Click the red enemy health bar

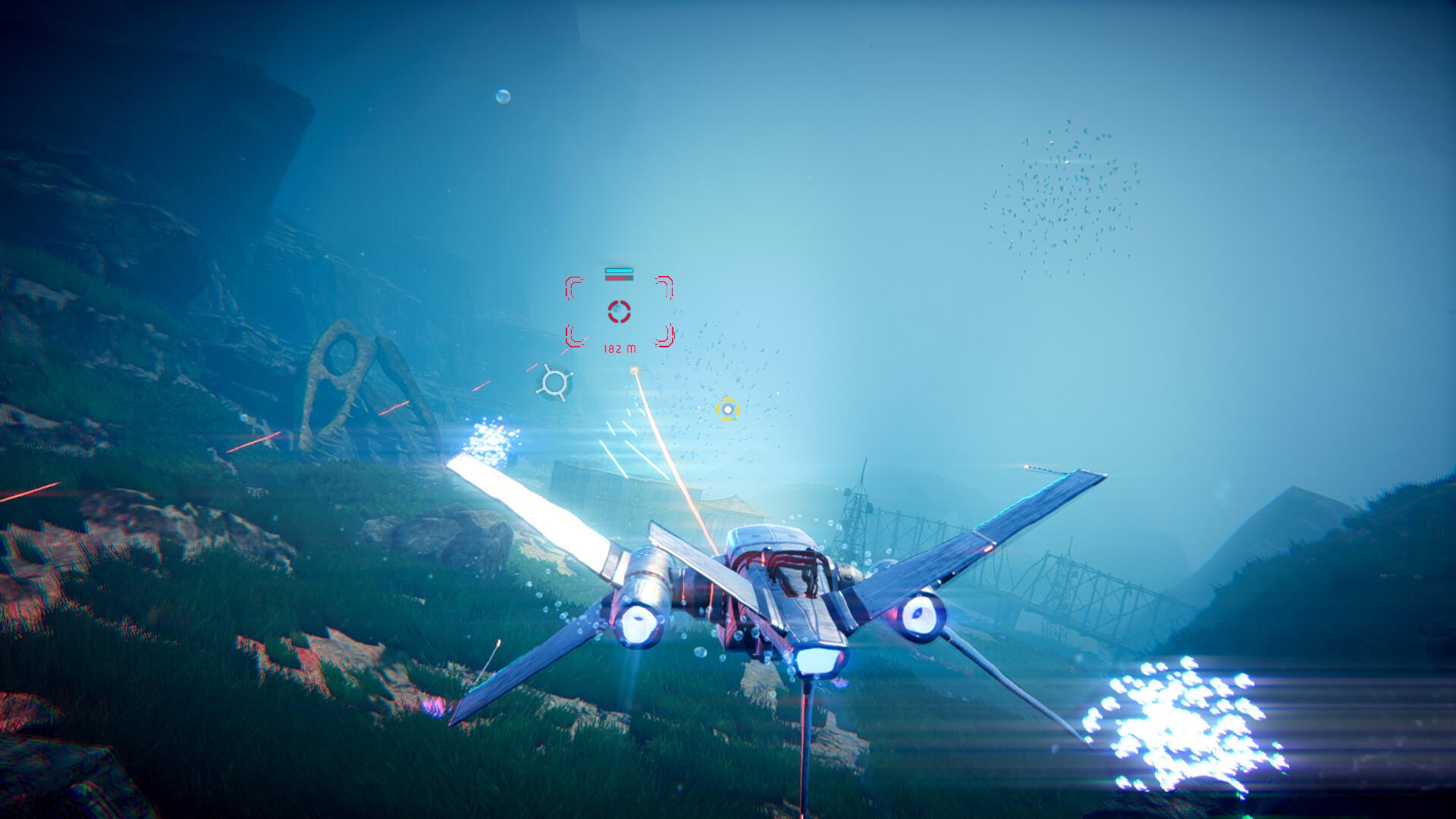pyautogui.click(x=619, y=278)
